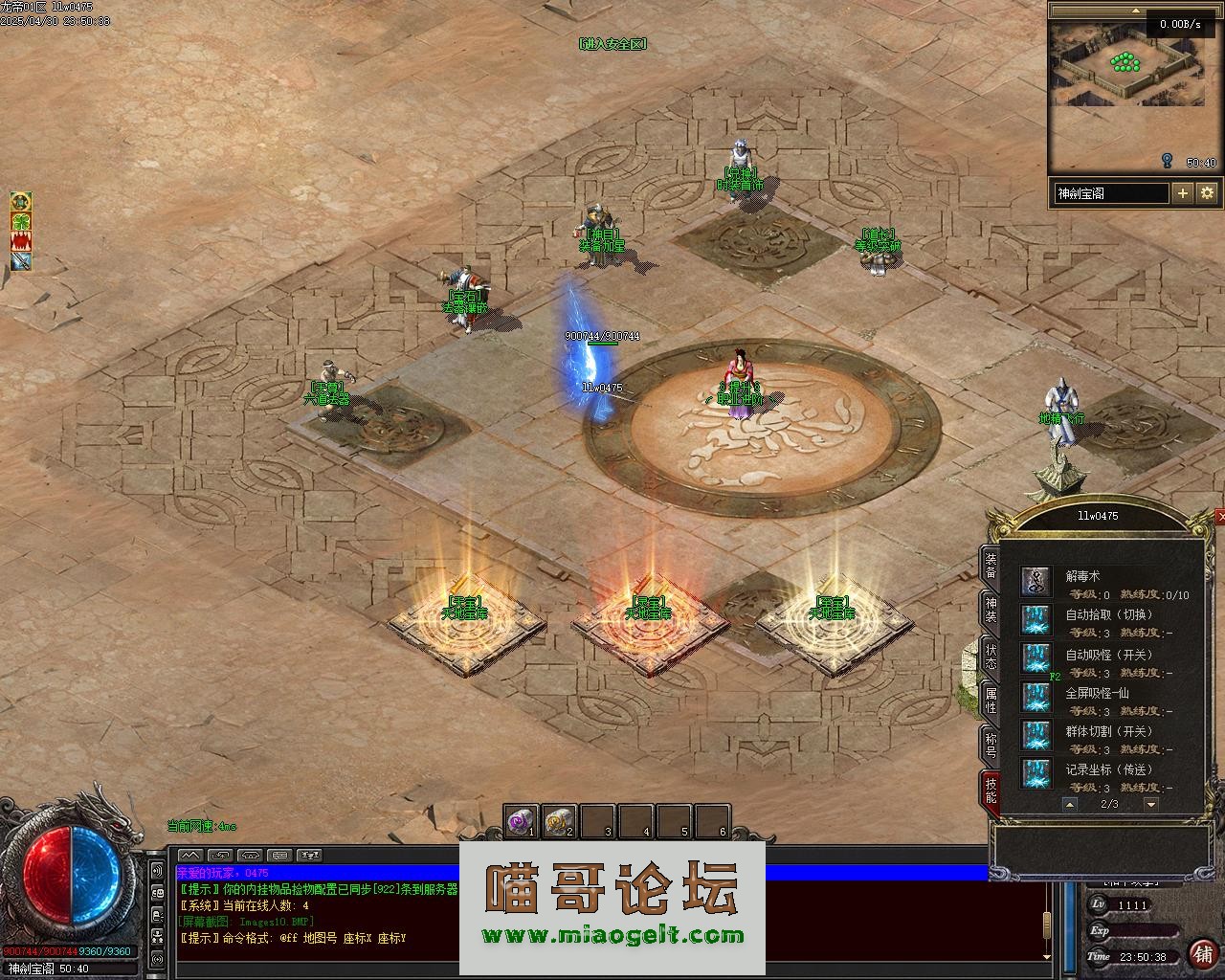Go to the next skill page

pyautogui.click(x=1151, y=805)
